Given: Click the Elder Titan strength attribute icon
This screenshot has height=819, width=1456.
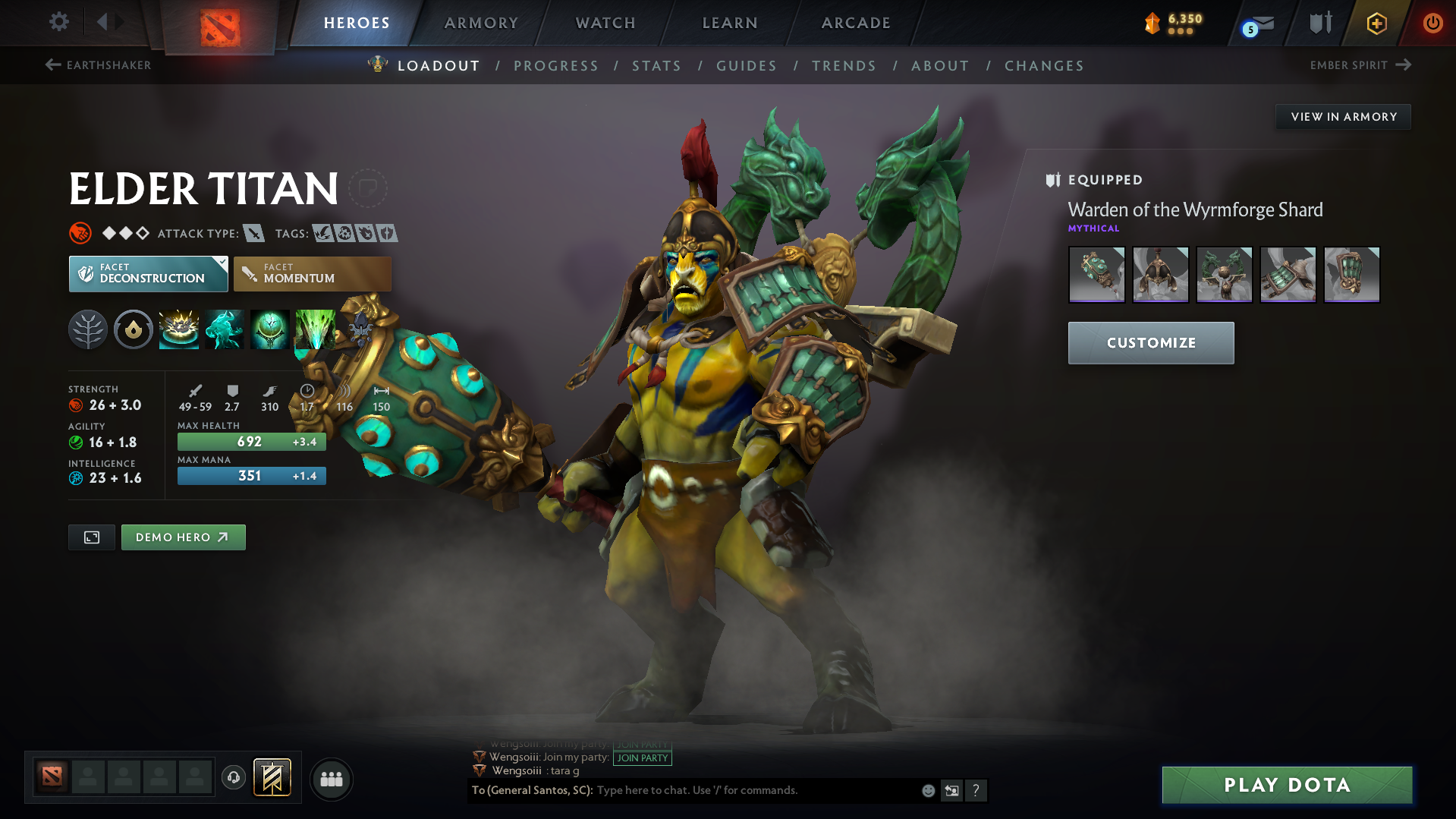Looking at the screenshot, I should pyautogui.click(x=77, y=405).
